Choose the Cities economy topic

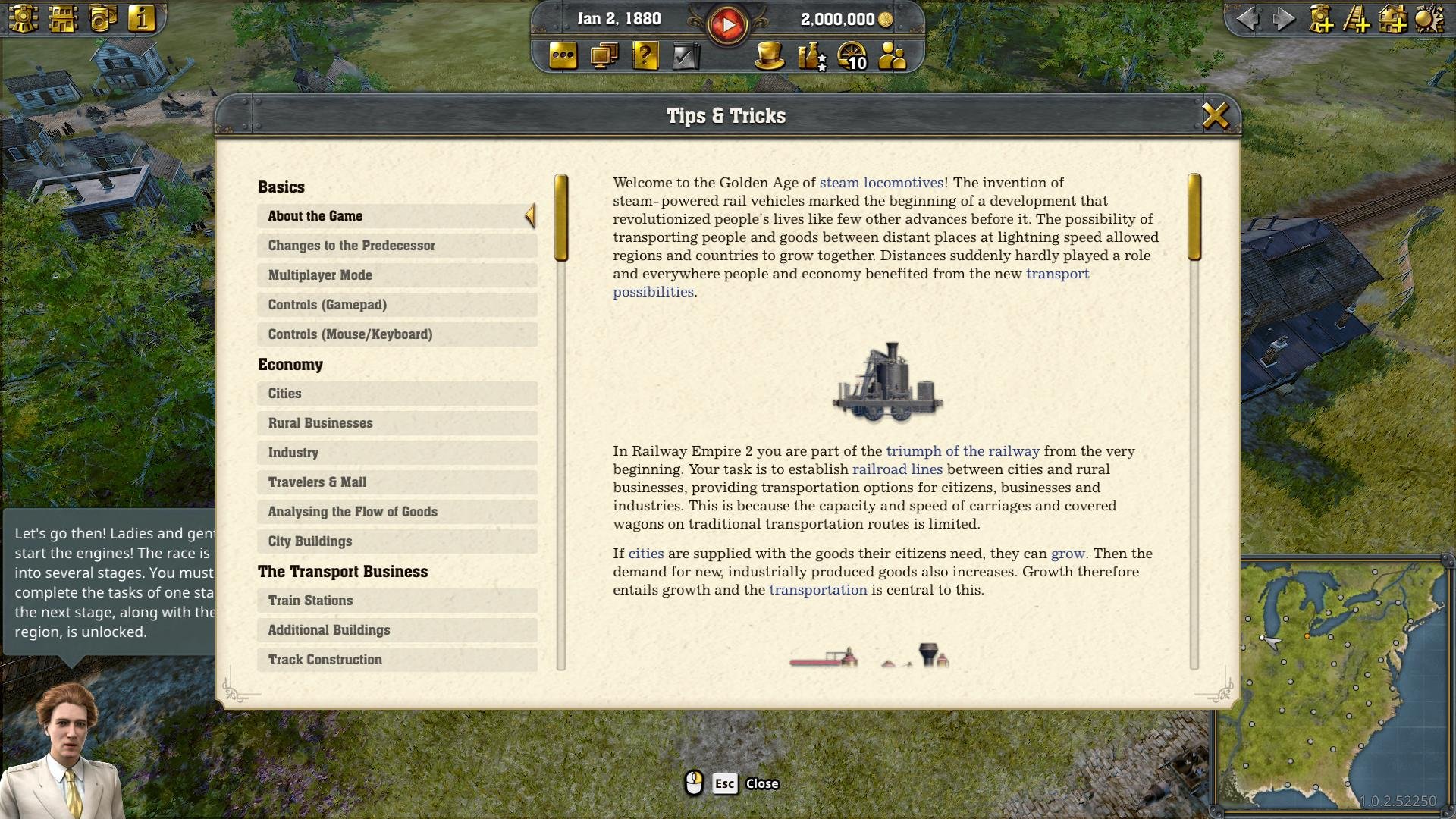[396, 394]
